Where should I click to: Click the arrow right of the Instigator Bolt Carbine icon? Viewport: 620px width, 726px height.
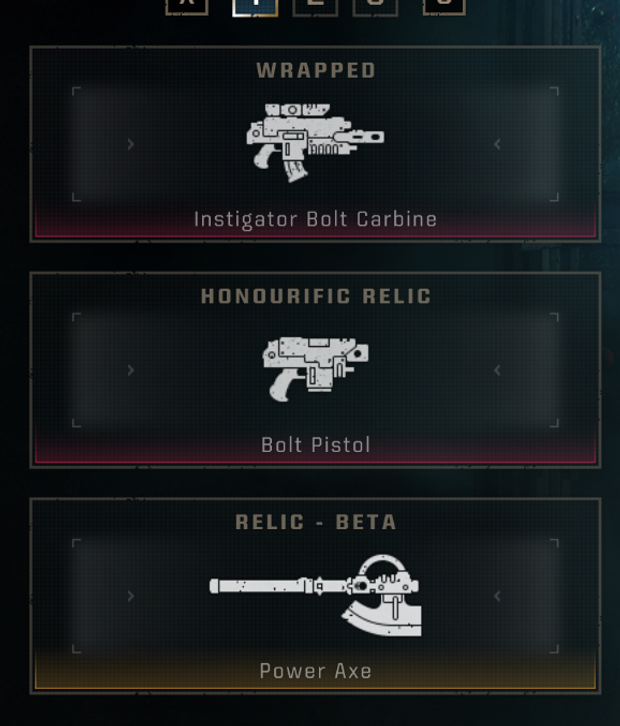[x=498, y=144]
